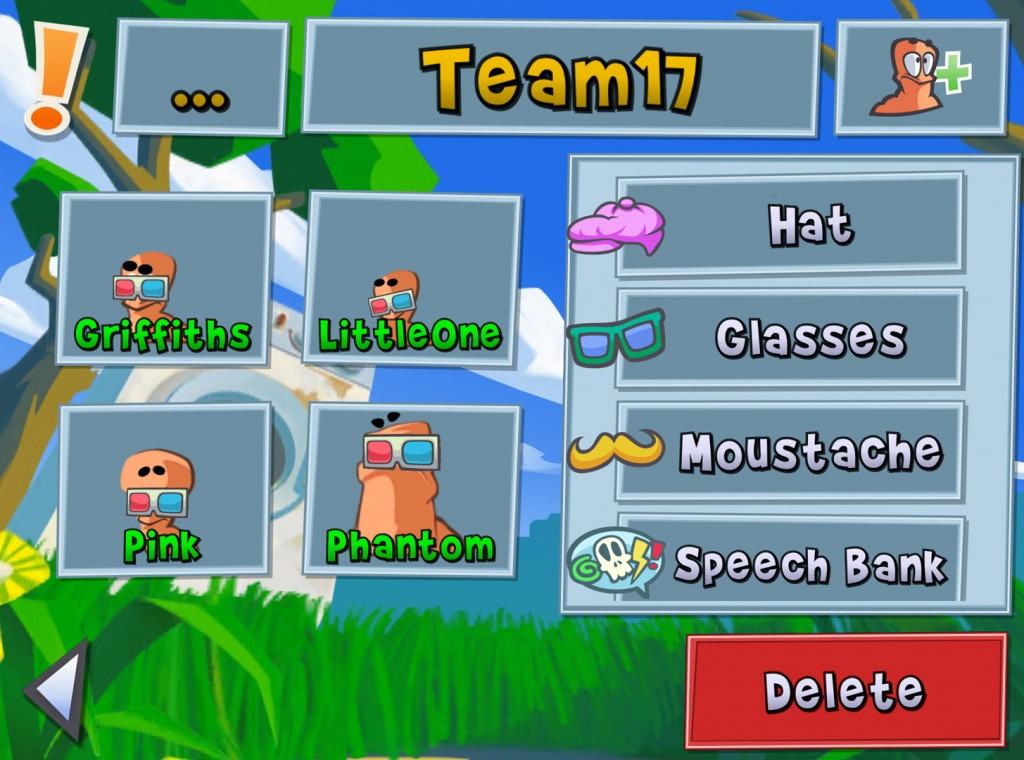This screenshot has width=1024, height=760.
Task: Open the Hat customization option
Action: 790,224
